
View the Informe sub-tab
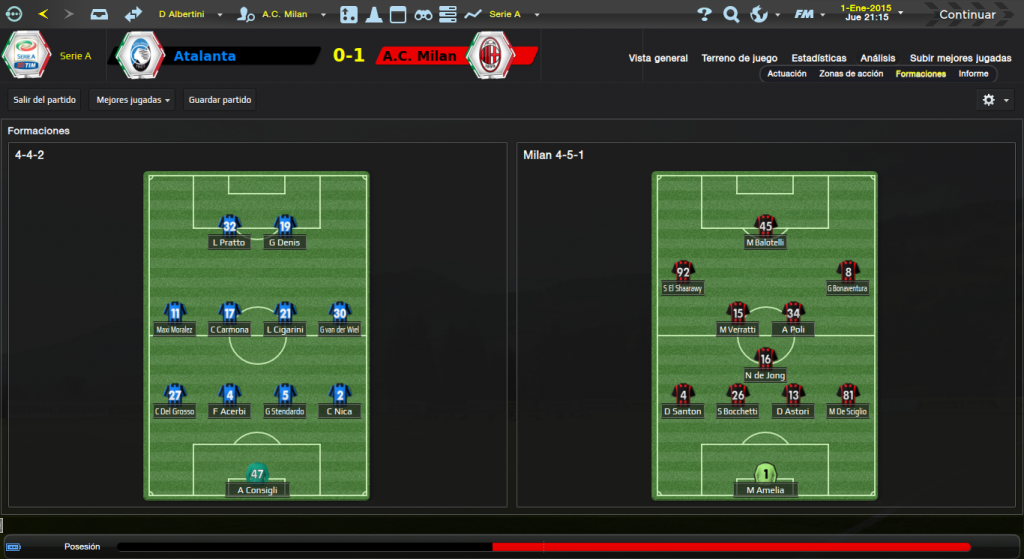[973, 74]
